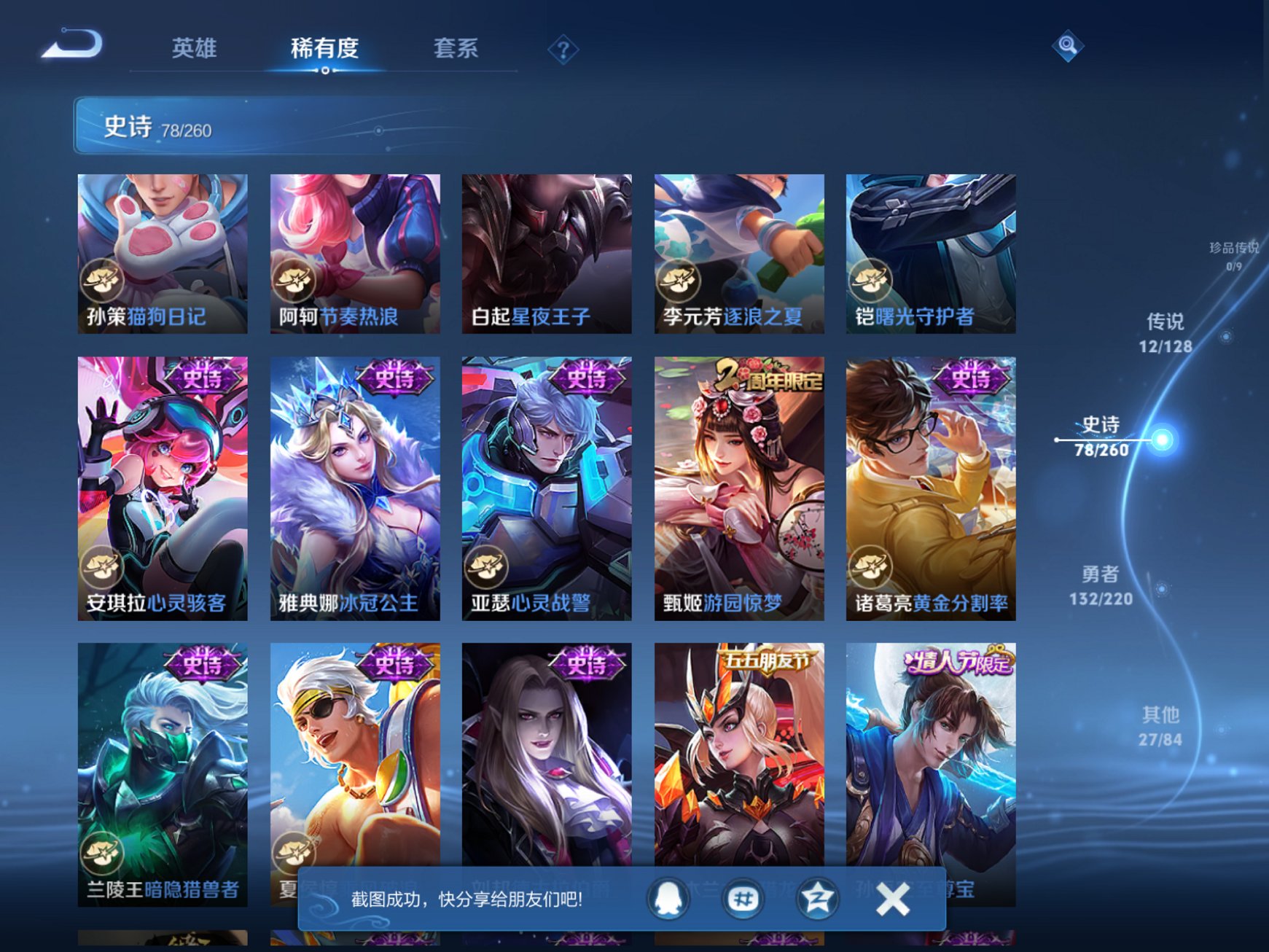
Task: Switch to the 套系 tab
Action: click(x=456, y=48)
